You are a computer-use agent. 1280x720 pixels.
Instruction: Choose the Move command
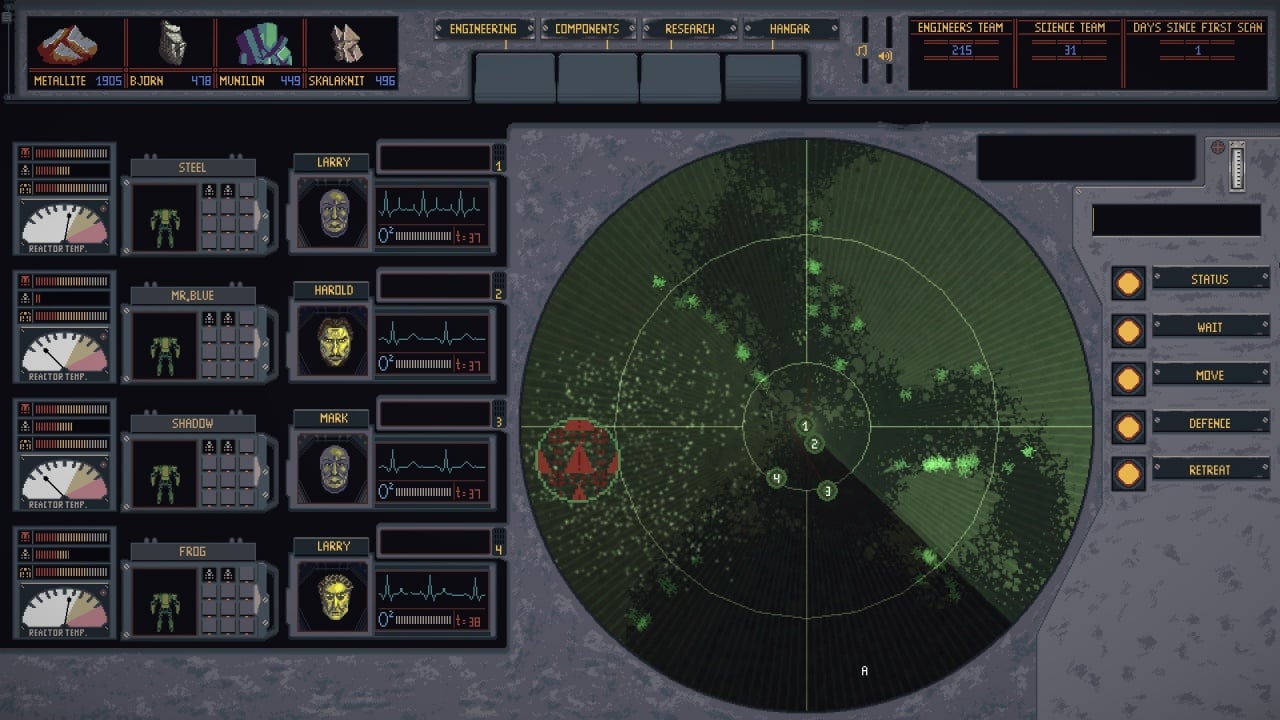click(x=1209, y=375)
